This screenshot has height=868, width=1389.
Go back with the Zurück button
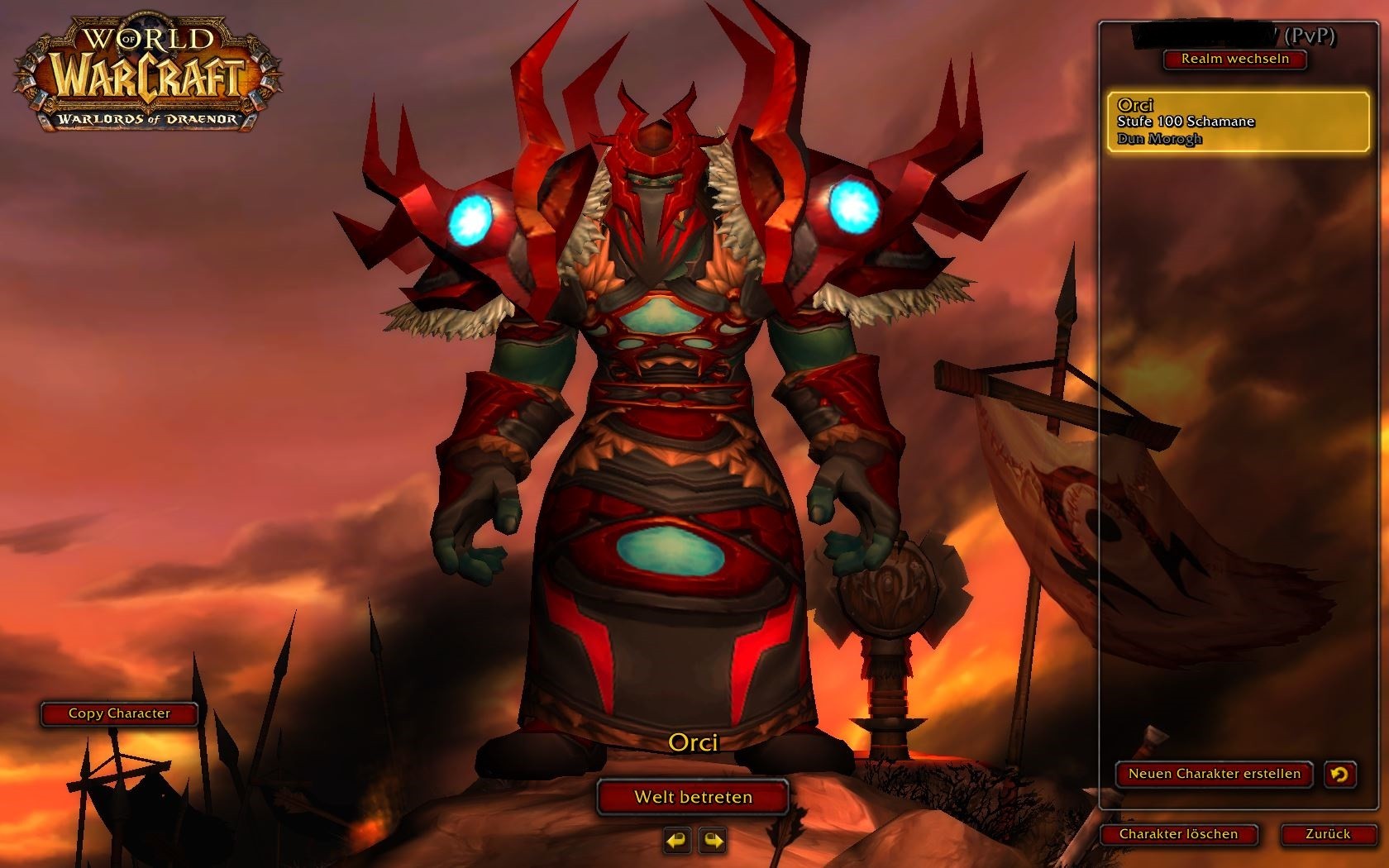click(x=1328, y=834)
